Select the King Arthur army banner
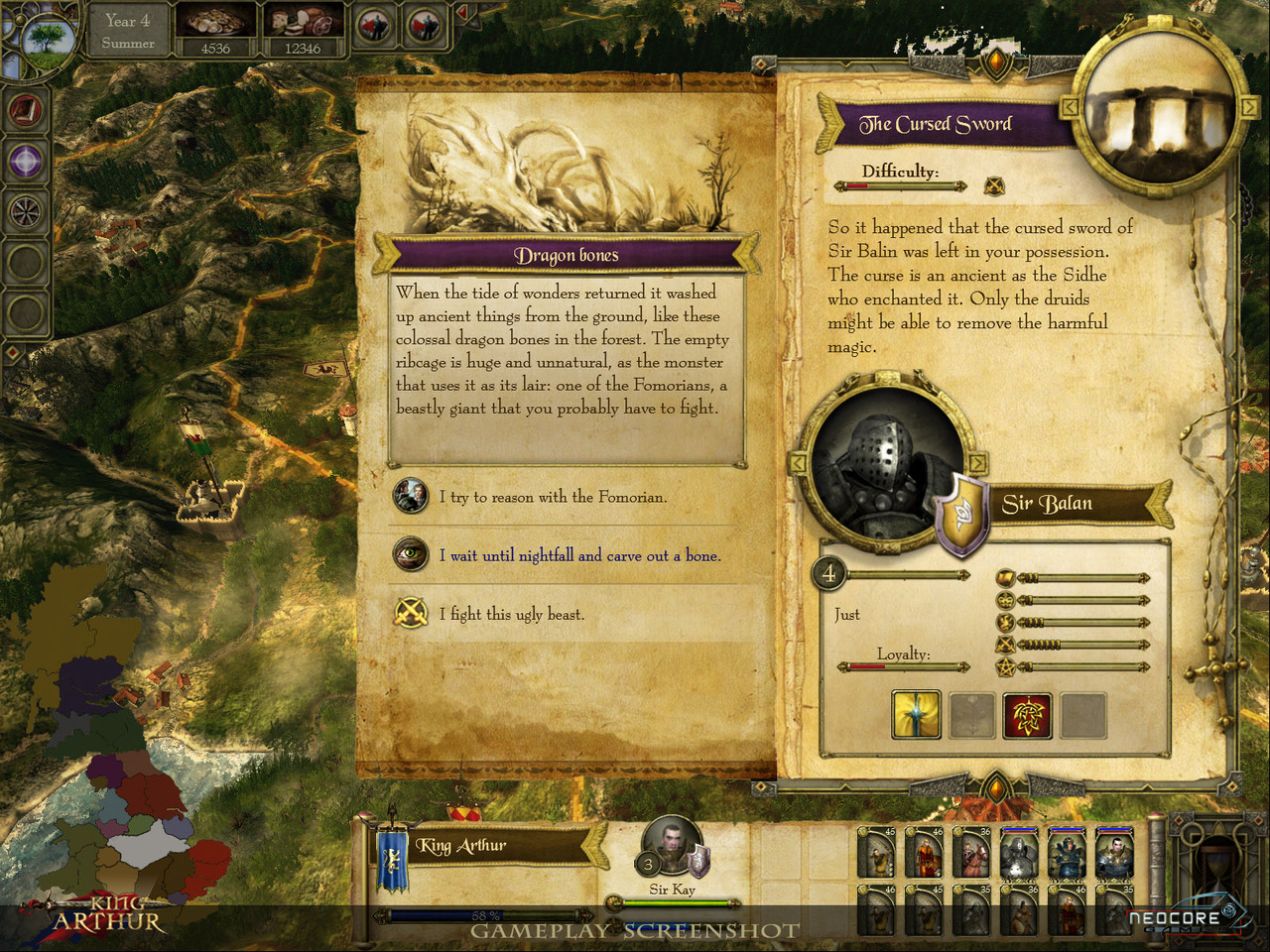Viewport: 1270px width, 952px height. pos(393,860)
